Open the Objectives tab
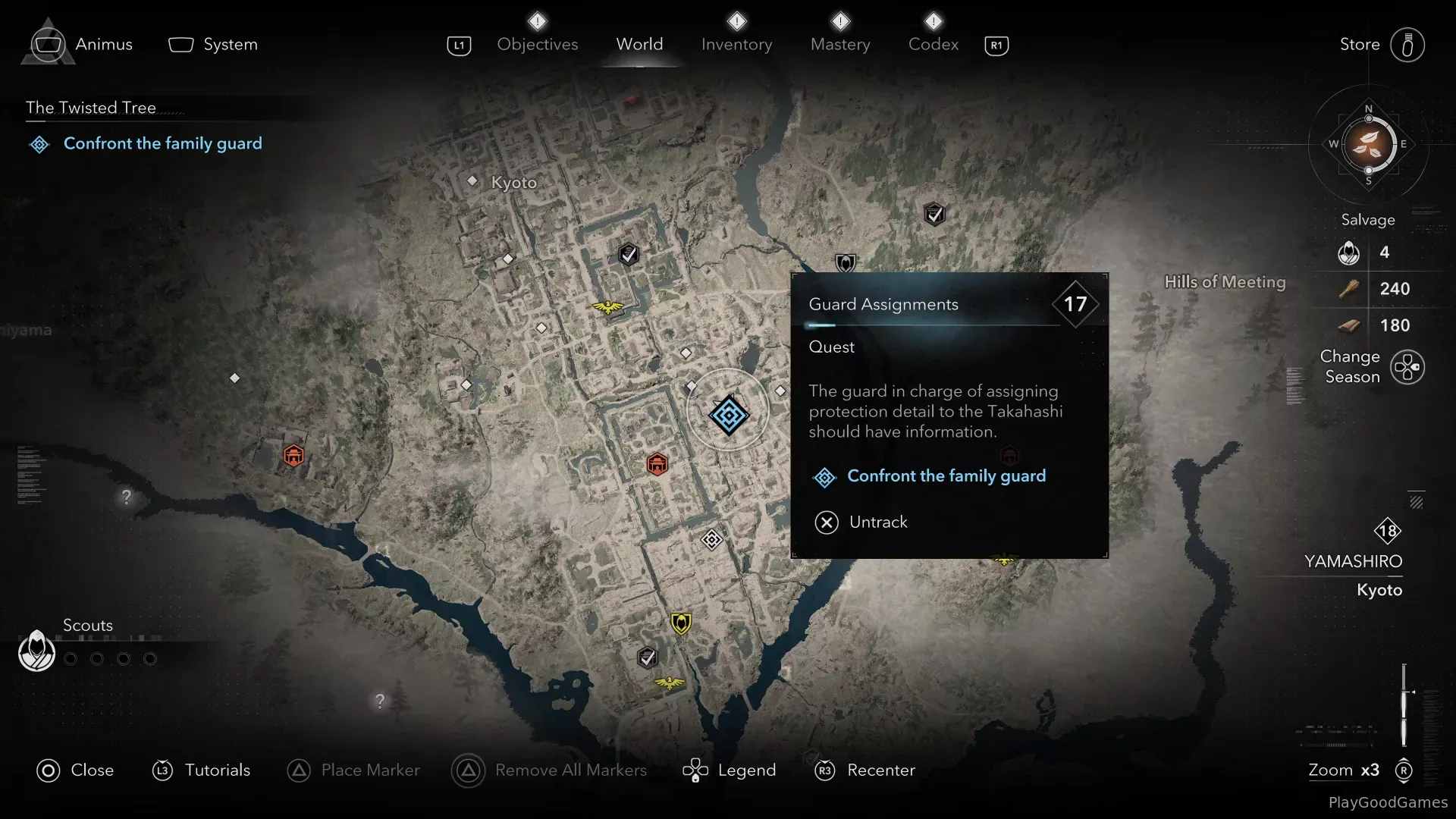This screenshot has height=819, width=1456. pos(537,45)
